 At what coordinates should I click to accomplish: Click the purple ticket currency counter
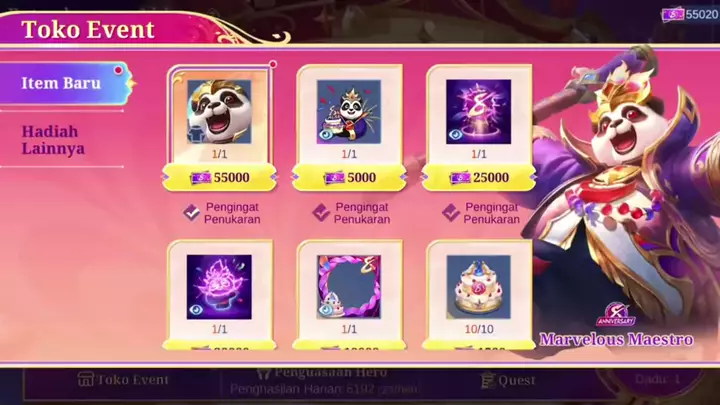coord(690,14)
